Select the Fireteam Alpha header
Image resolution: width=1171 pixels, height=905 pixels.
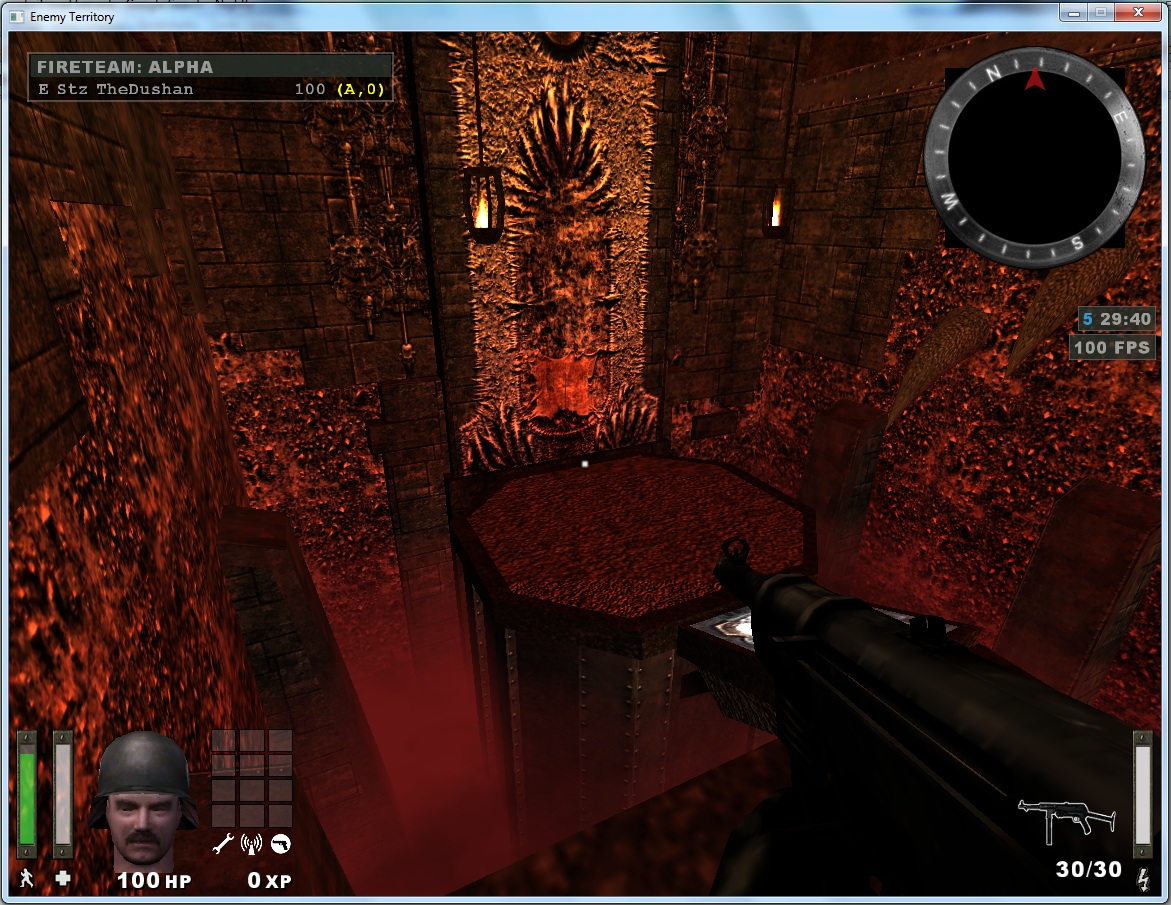click(x=209, y=67)
